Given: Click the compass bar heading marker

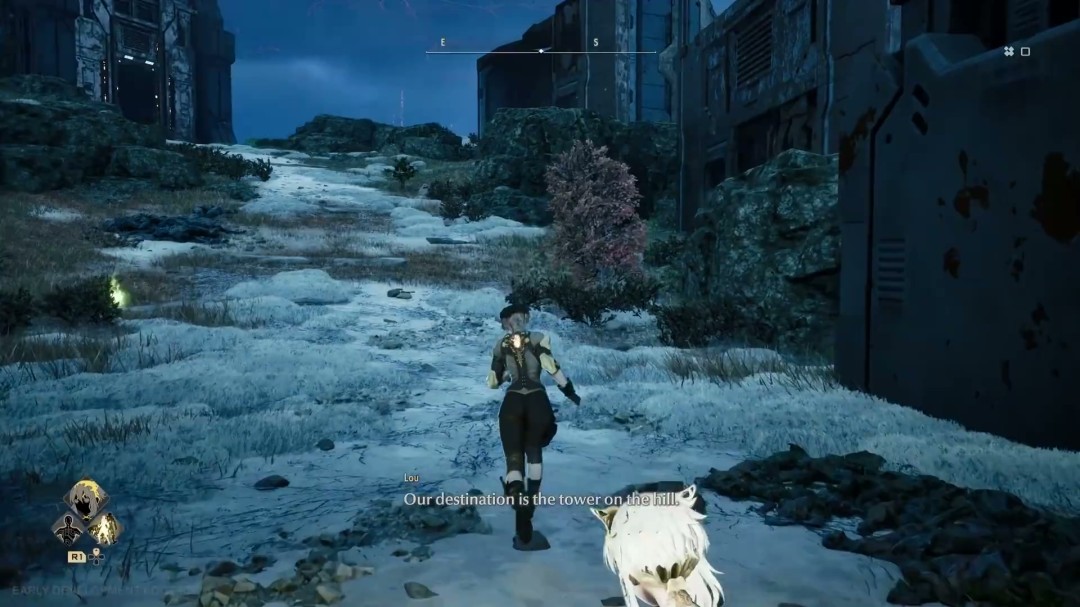Looking at the screenshot, I should pos(541,50).
